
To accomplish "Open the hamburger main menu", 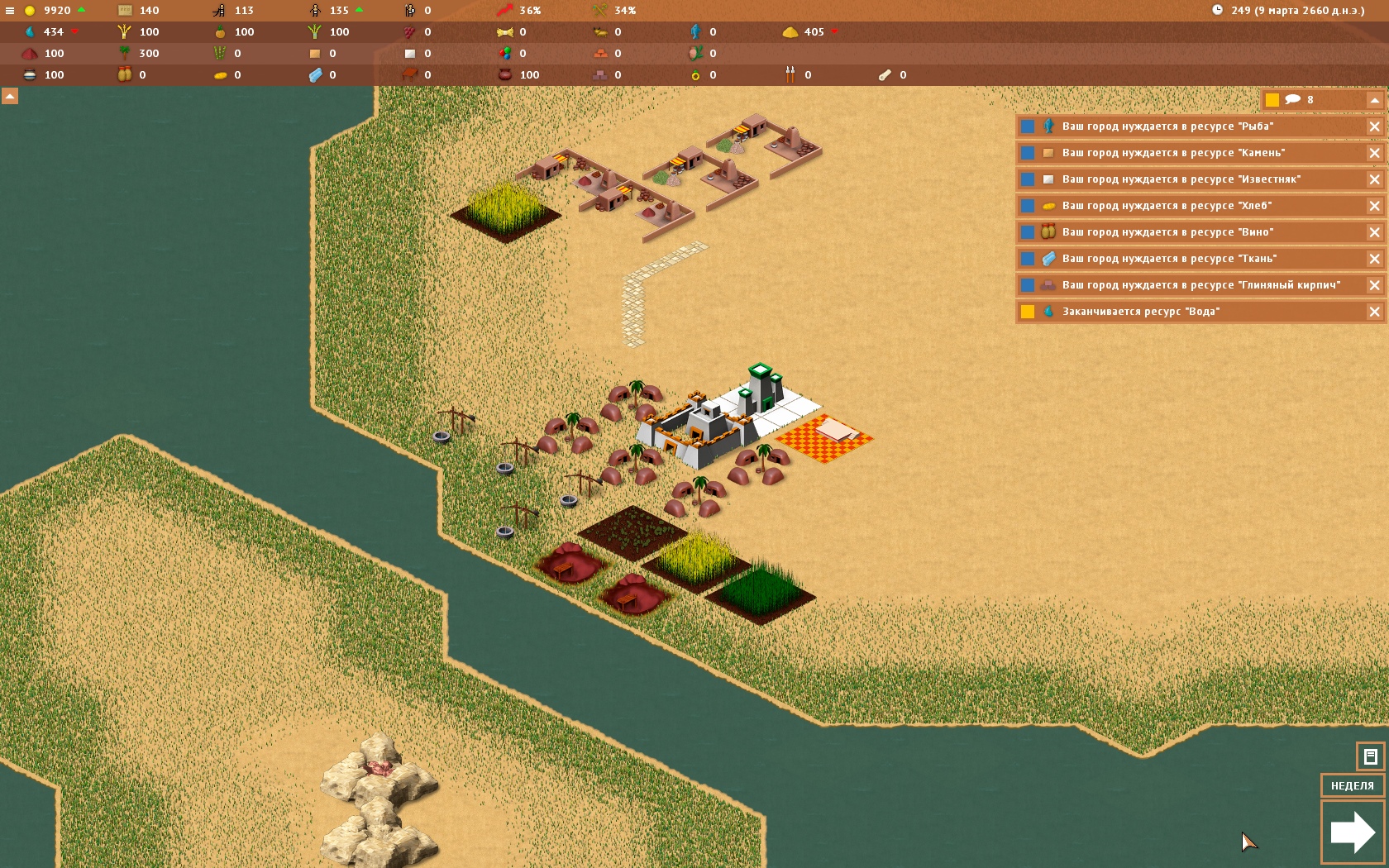I will coord(10,11).
